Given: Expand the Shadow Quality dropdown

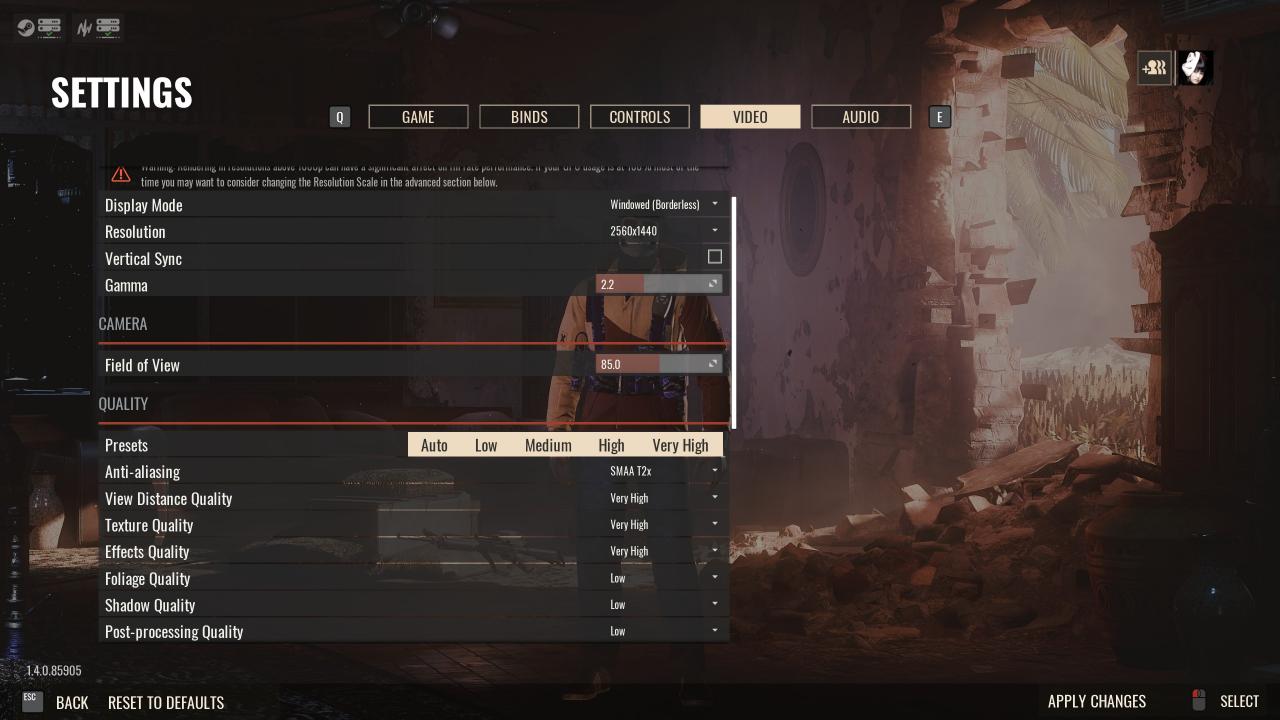Looking at the screenshot, I should [x=663, y=605].
